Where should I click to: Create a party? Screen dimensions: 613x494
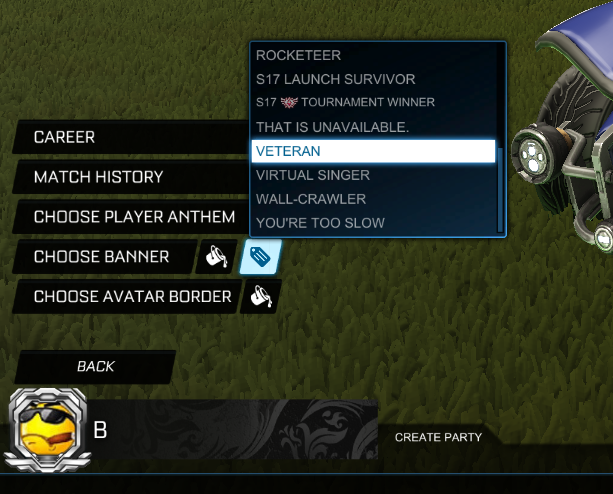[438, 437]
